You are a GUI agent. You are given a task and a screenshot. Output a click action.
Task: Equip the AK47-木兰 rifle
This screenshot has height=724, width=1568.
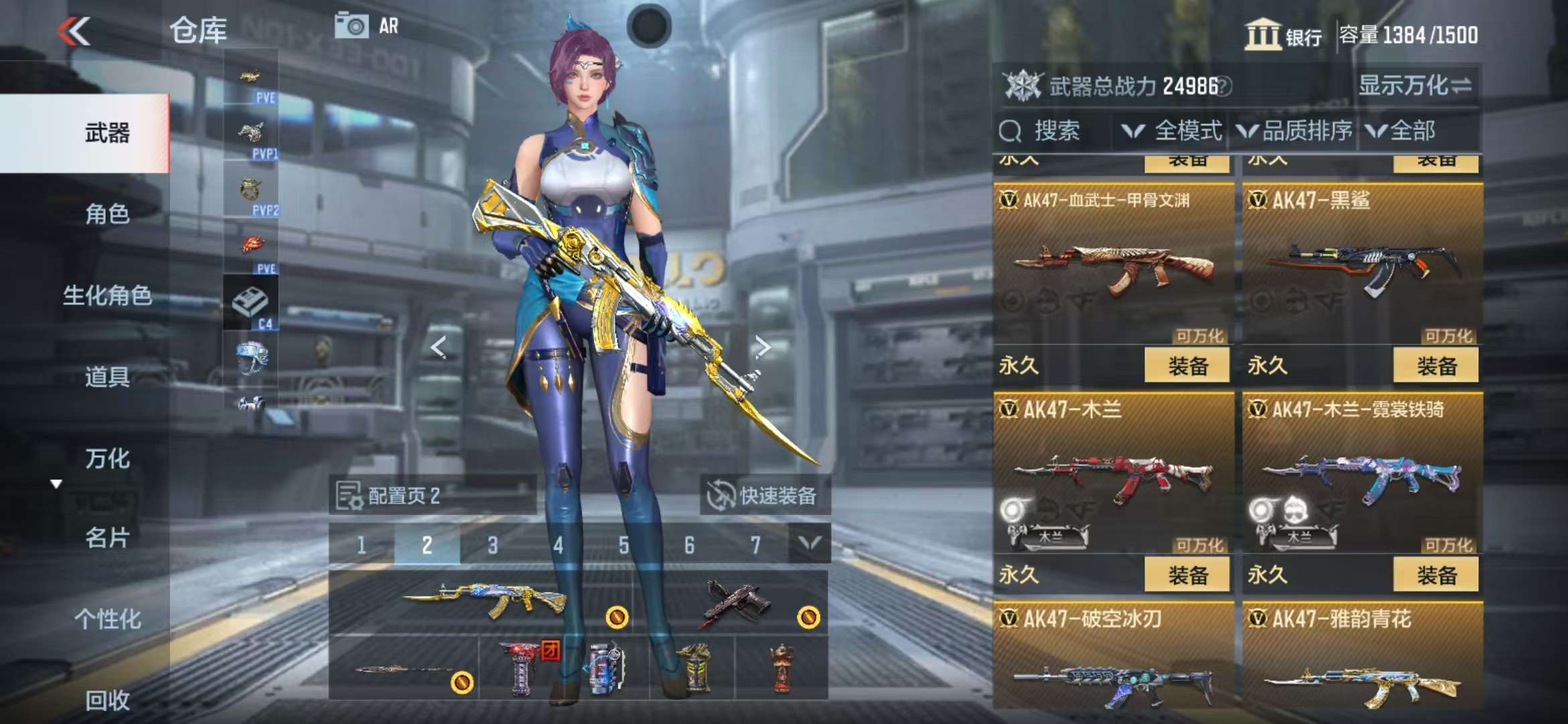1187,575
